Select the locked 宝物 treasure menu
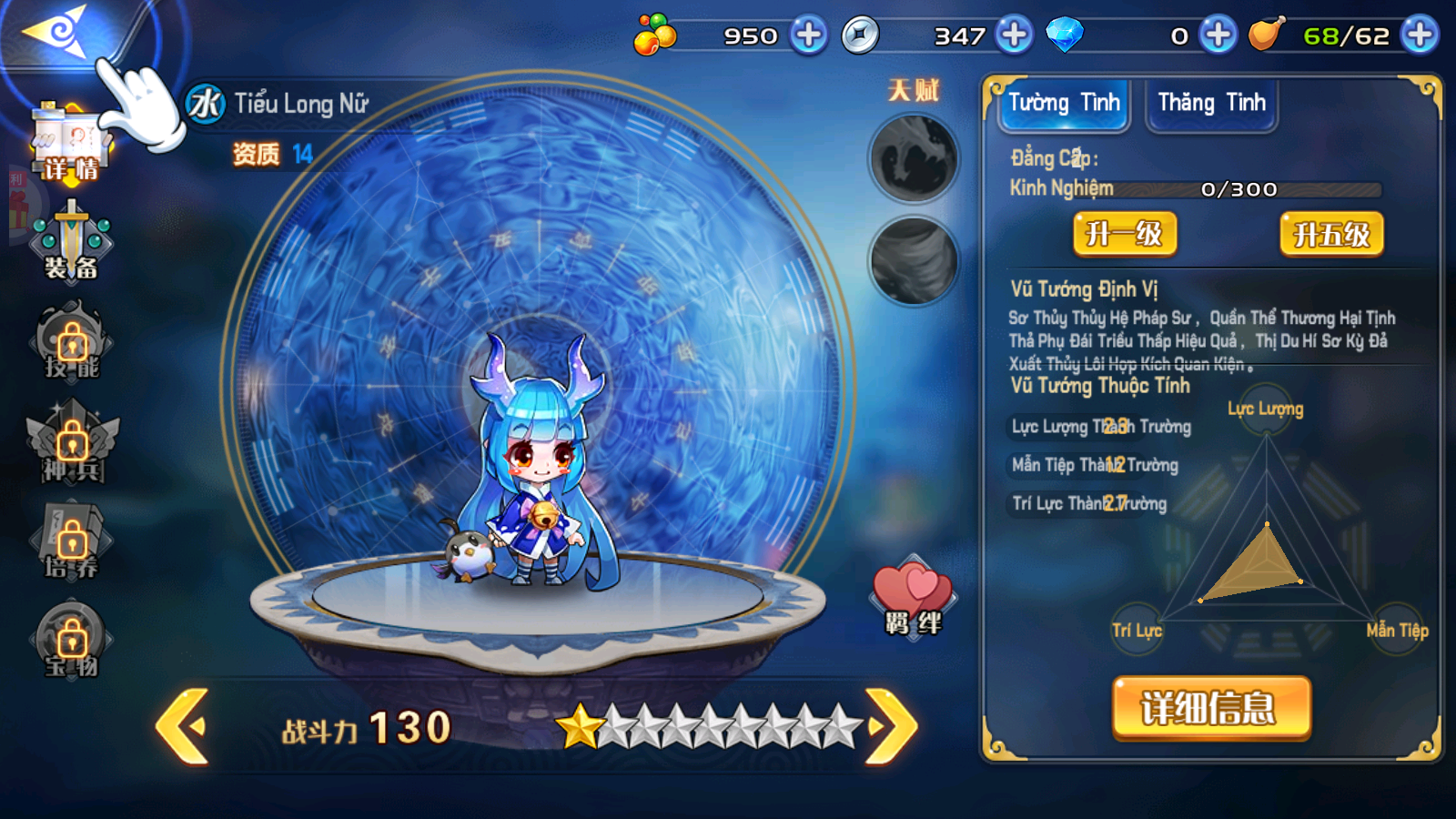 click(x=72, y=640)
